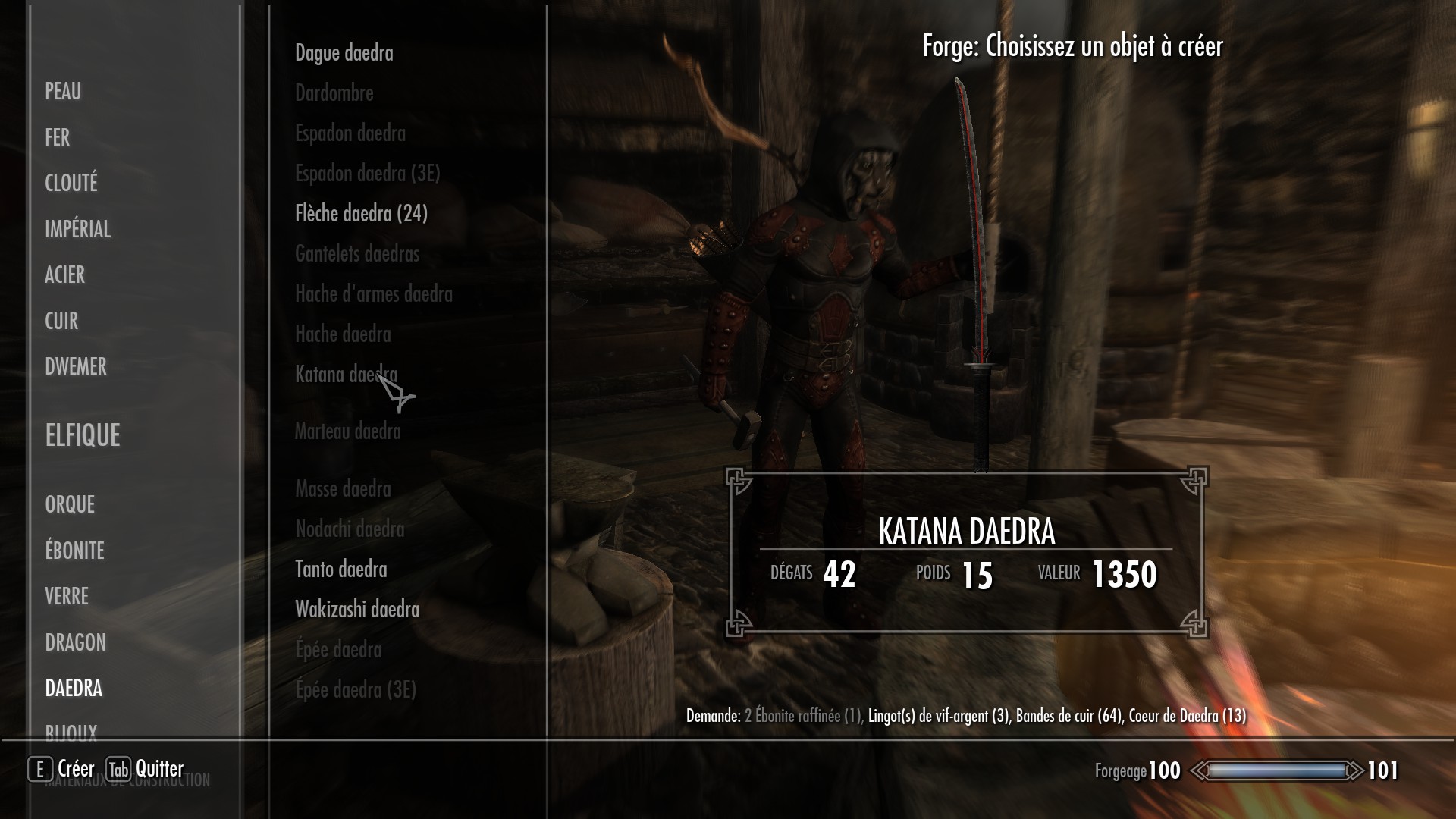
Task: Select the Peau crafting category
Action: tap(63, 92)
